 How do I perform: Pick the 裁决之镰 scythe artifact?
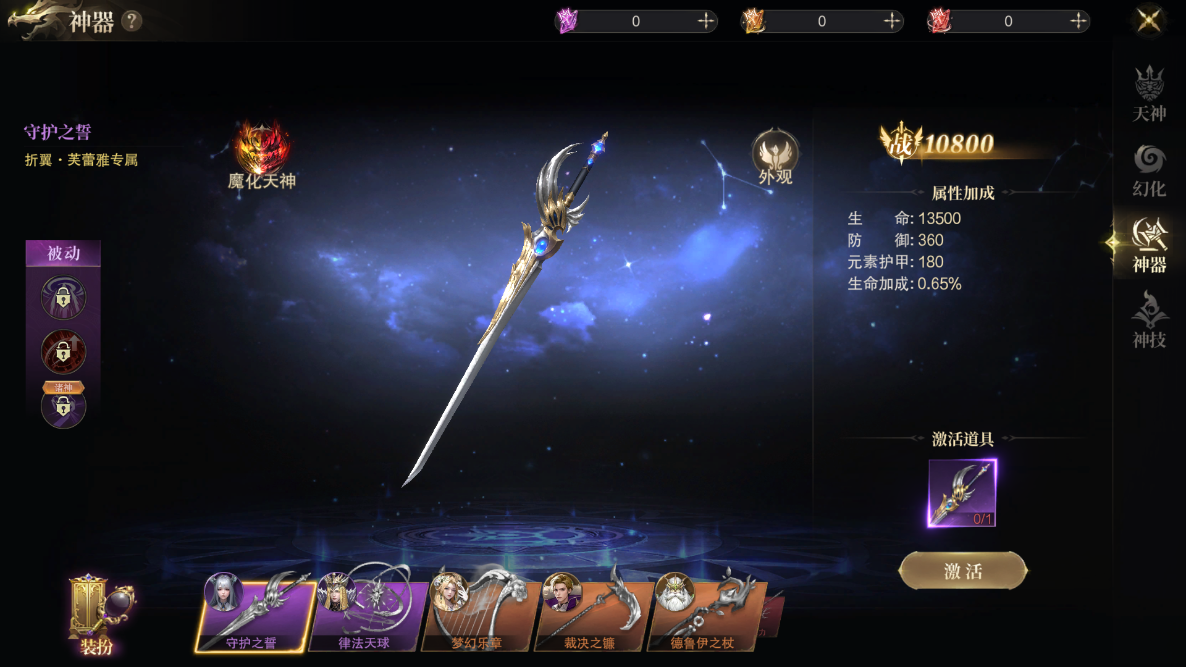(x=590, y=613)
